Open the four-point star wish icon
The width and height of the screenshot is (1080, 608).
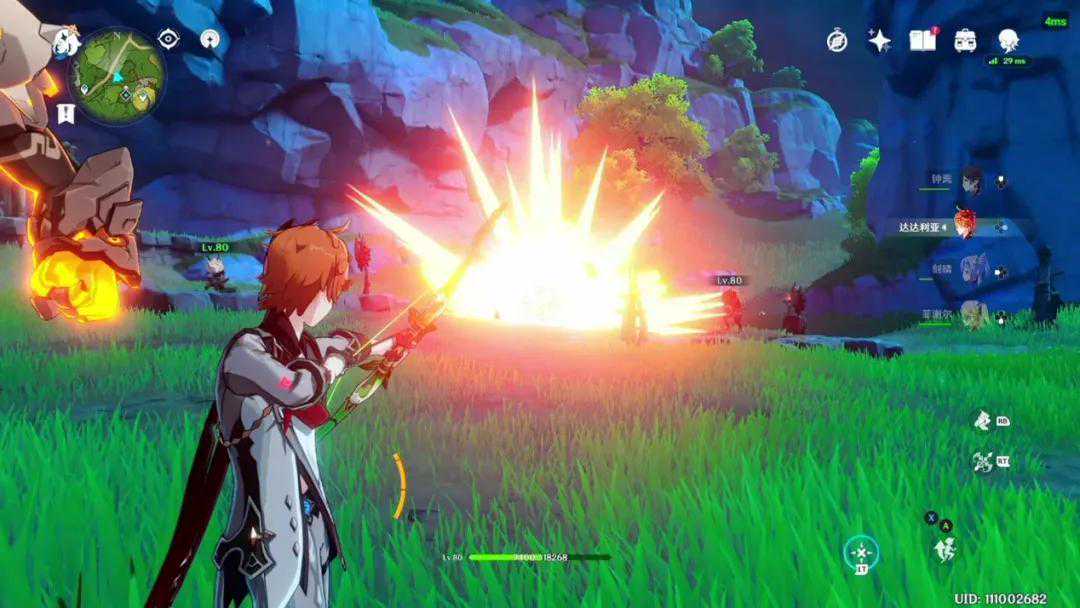click(x=880, y=41)
